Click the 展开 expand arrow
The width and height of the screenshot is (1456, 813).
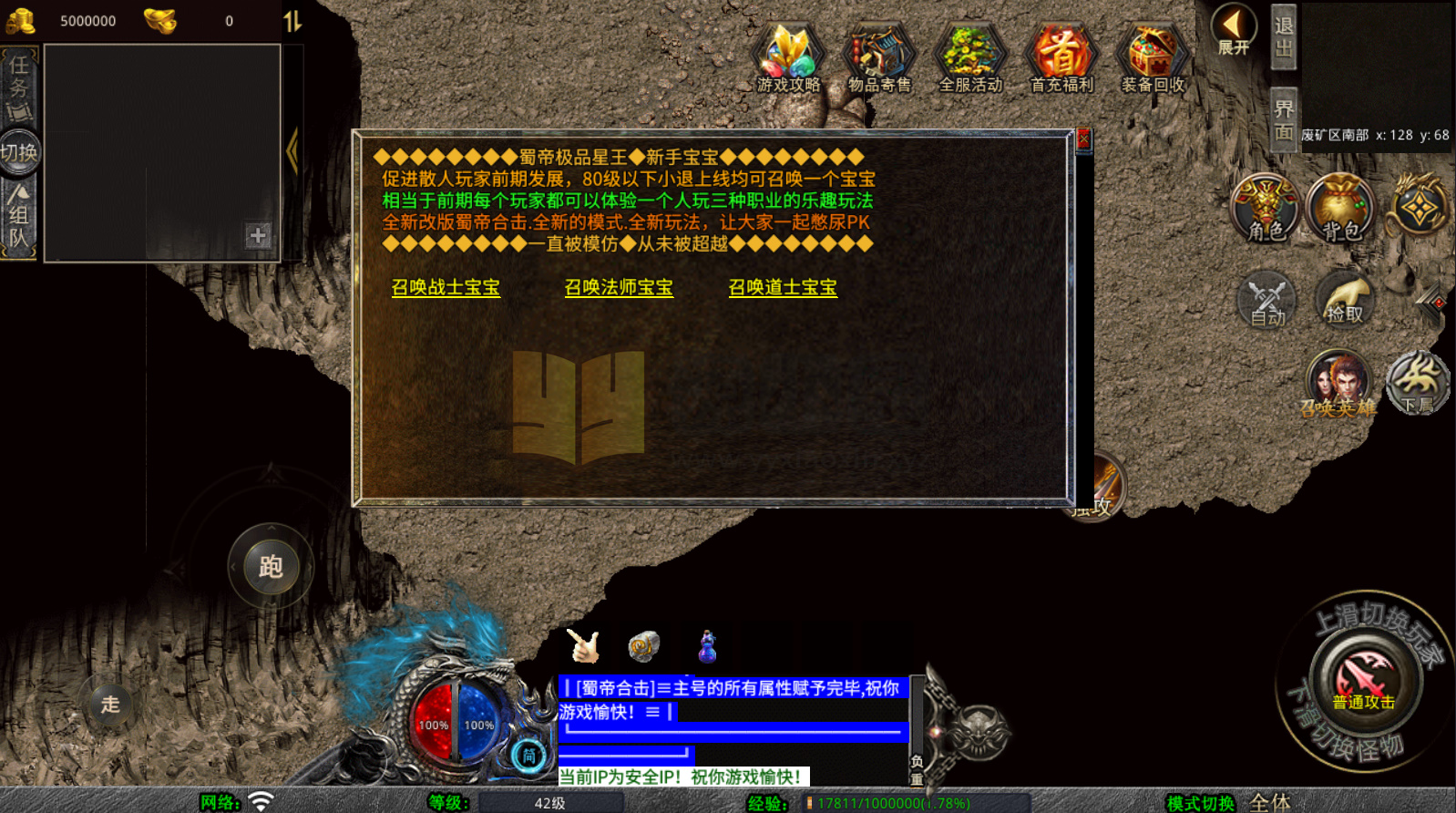click(1234, 30)
